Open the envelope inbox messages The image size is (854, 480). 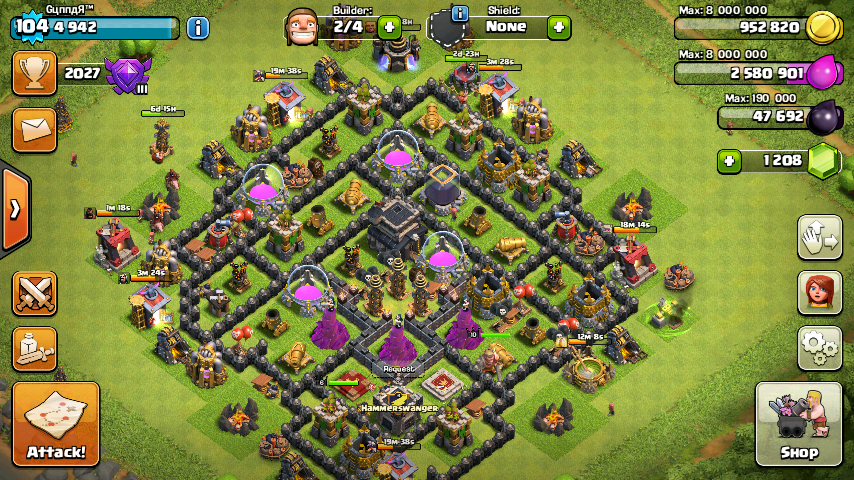34,130
